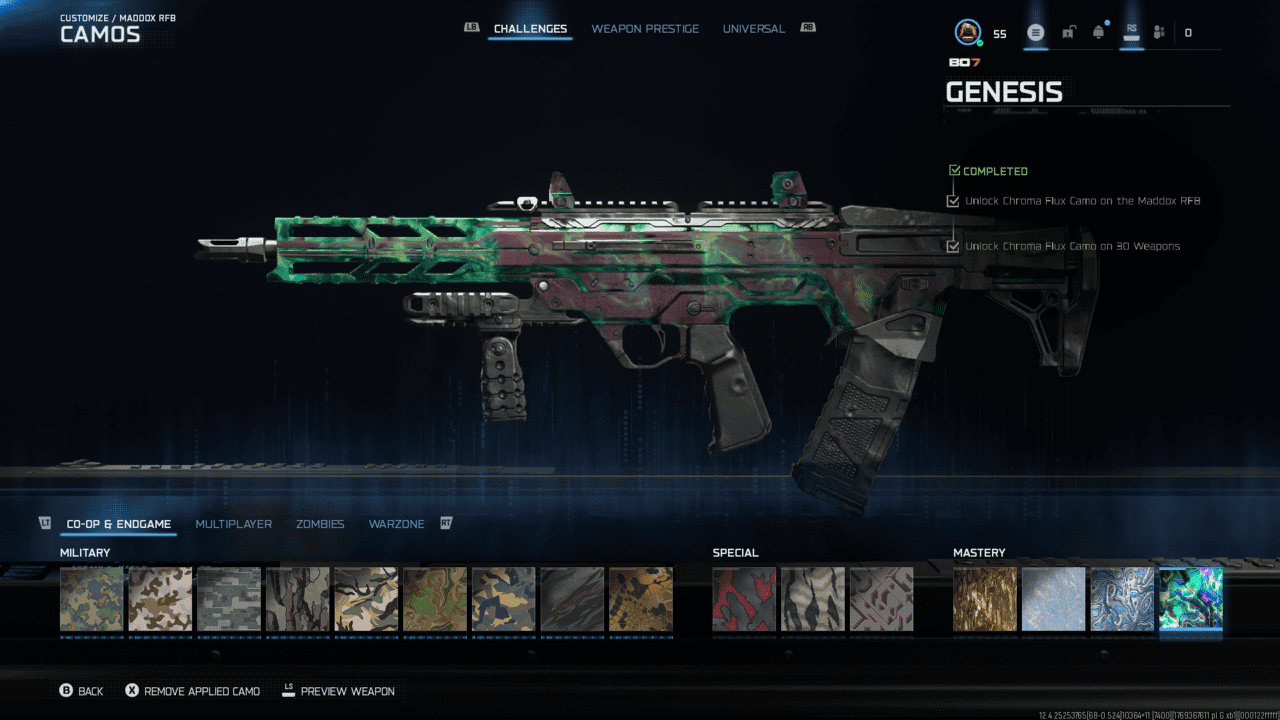This screenshot has width=1280, height=720.
Task: Choose the red and black Special camo
Action: (744, 599)
